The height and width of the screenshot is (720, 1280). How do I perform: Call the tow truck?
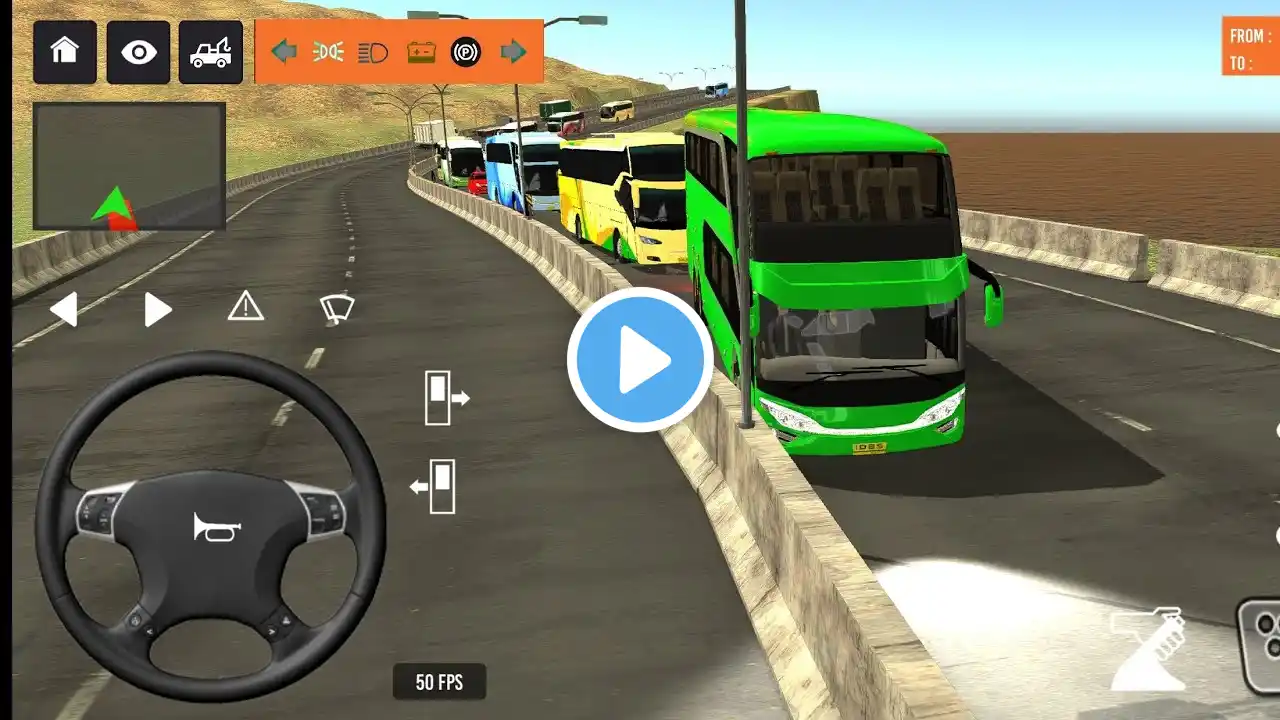coord(211,52)
